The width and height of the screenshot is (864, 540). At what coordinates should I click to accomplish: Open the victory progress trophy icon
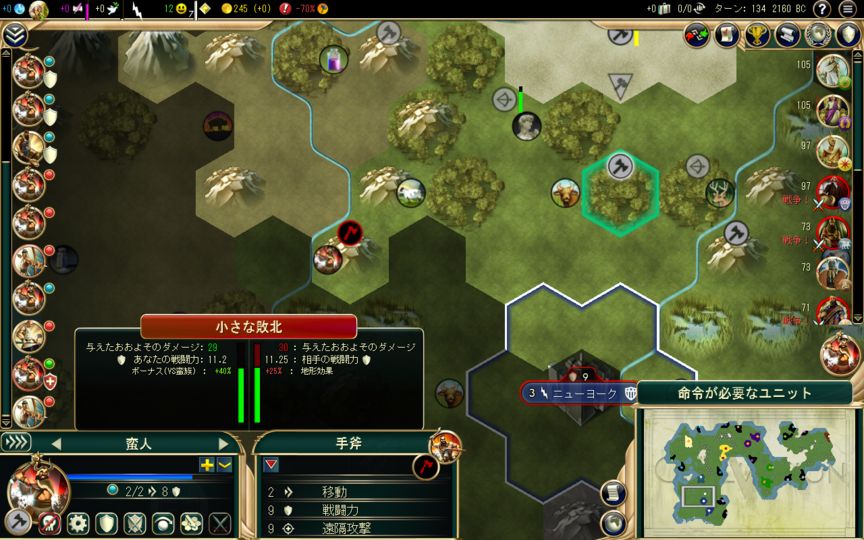pyautogui.click(x=757, y=35)
